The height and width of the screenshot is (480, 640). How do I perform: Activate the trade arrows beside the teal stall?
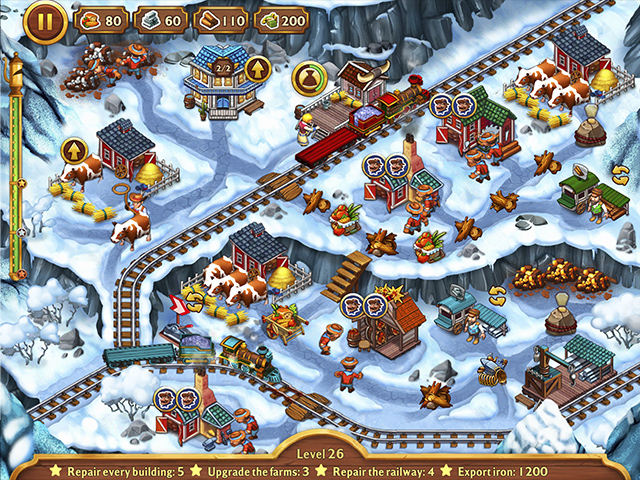pyautogui.click(x=497, y=294)
